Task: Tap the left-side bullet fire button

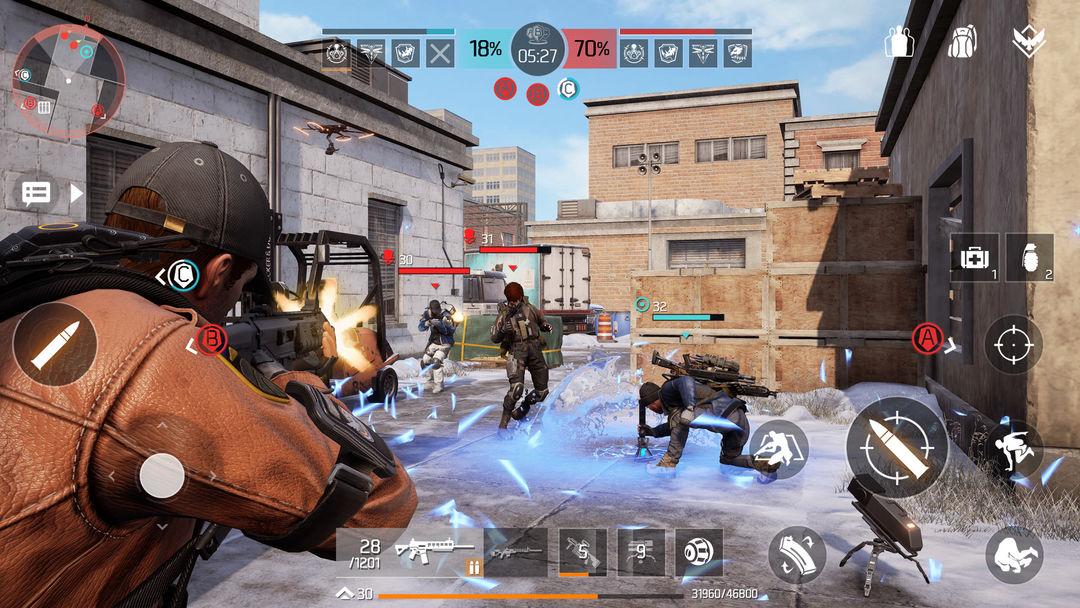Action: (x=54, y=345)
